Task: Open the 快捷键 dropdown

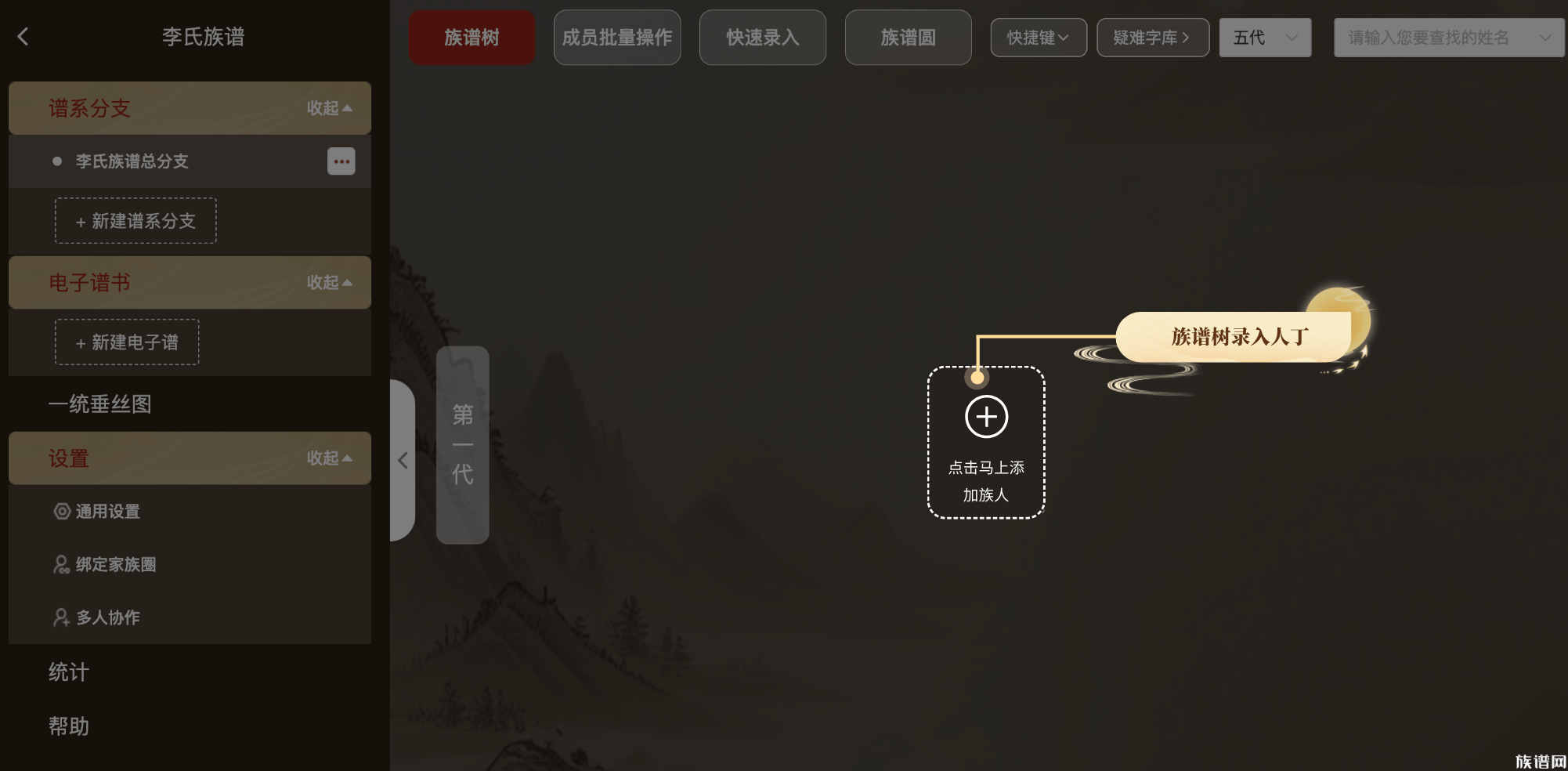Action: [x=1038, y=37]
